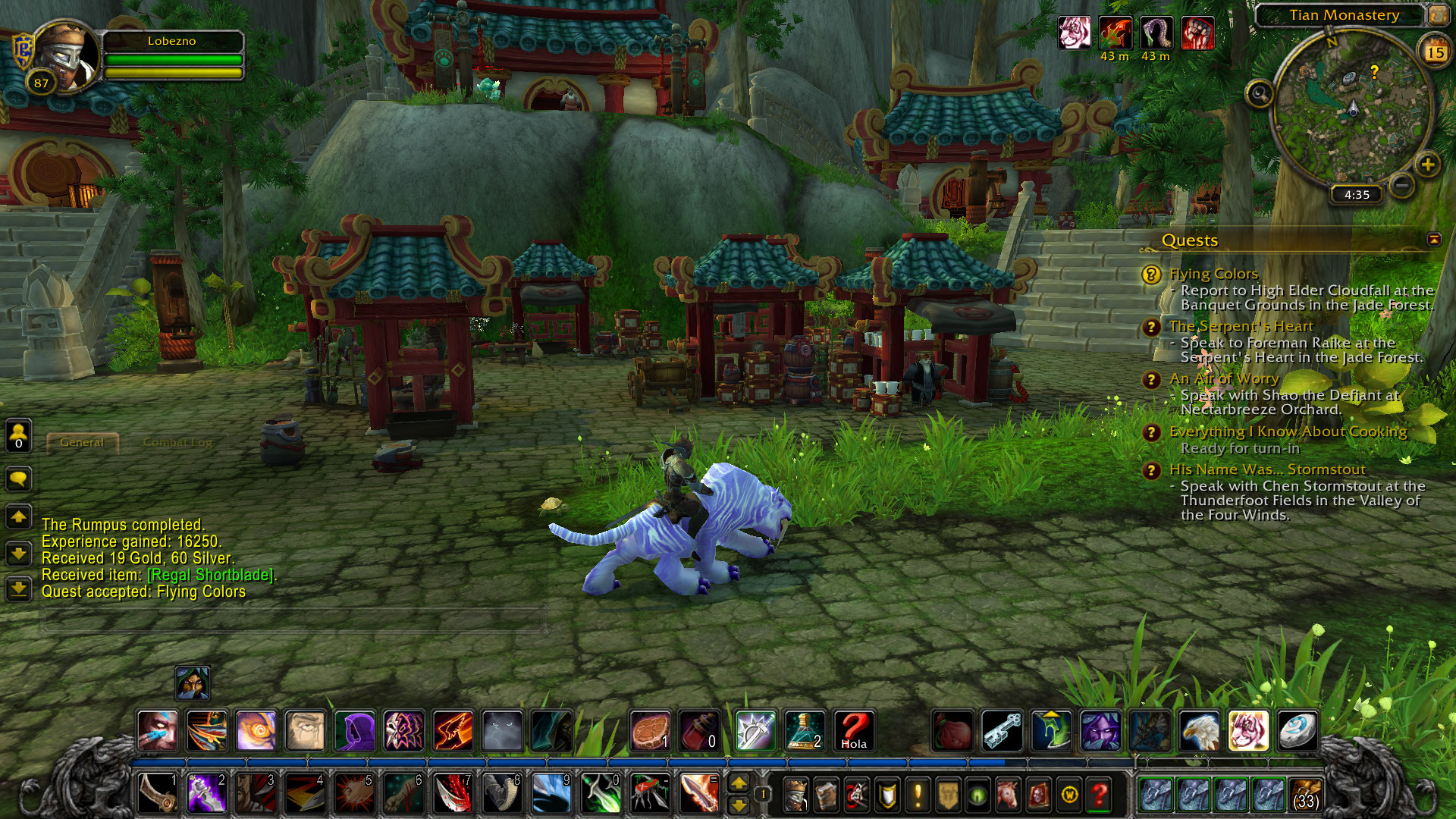
Task: Use the Hearthstone on the action bar
Action: [1298, 730]
